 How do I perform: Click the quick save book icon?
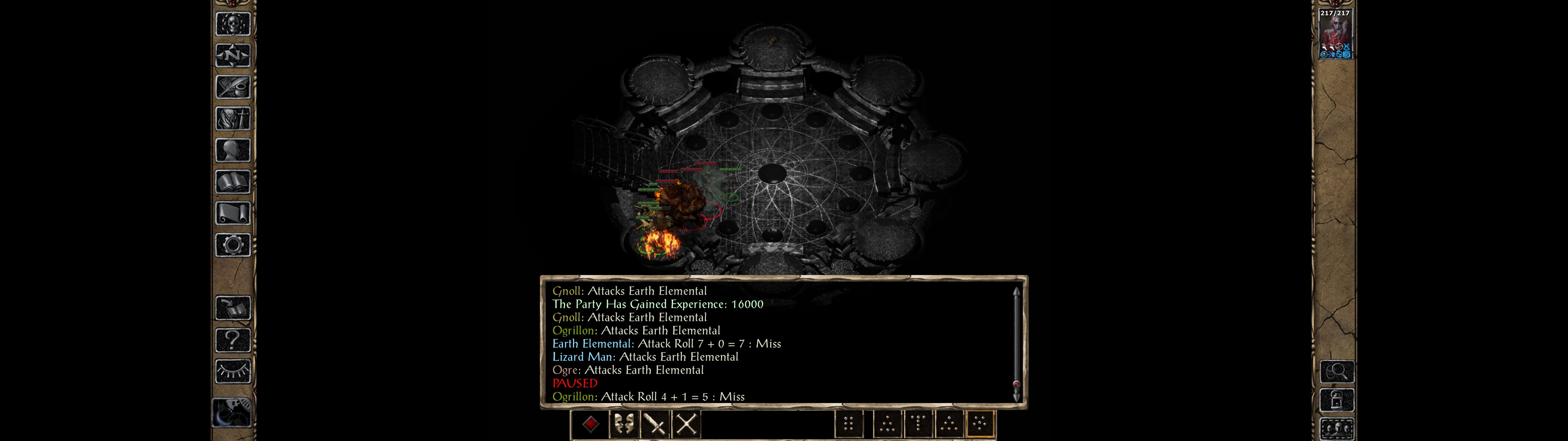[232, 308]
